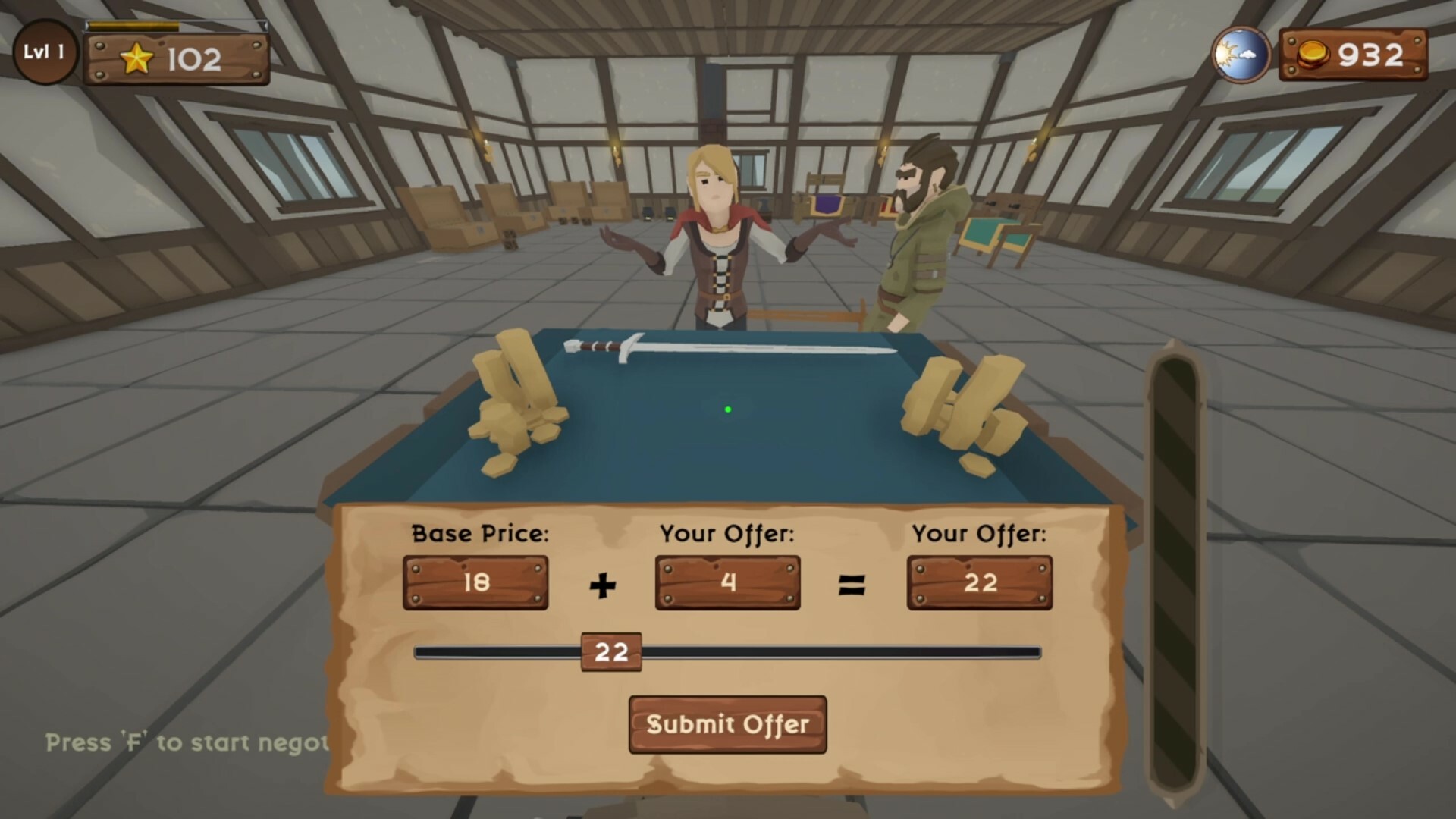Click the 'Press F to start' prompt text

click(182, 743)
